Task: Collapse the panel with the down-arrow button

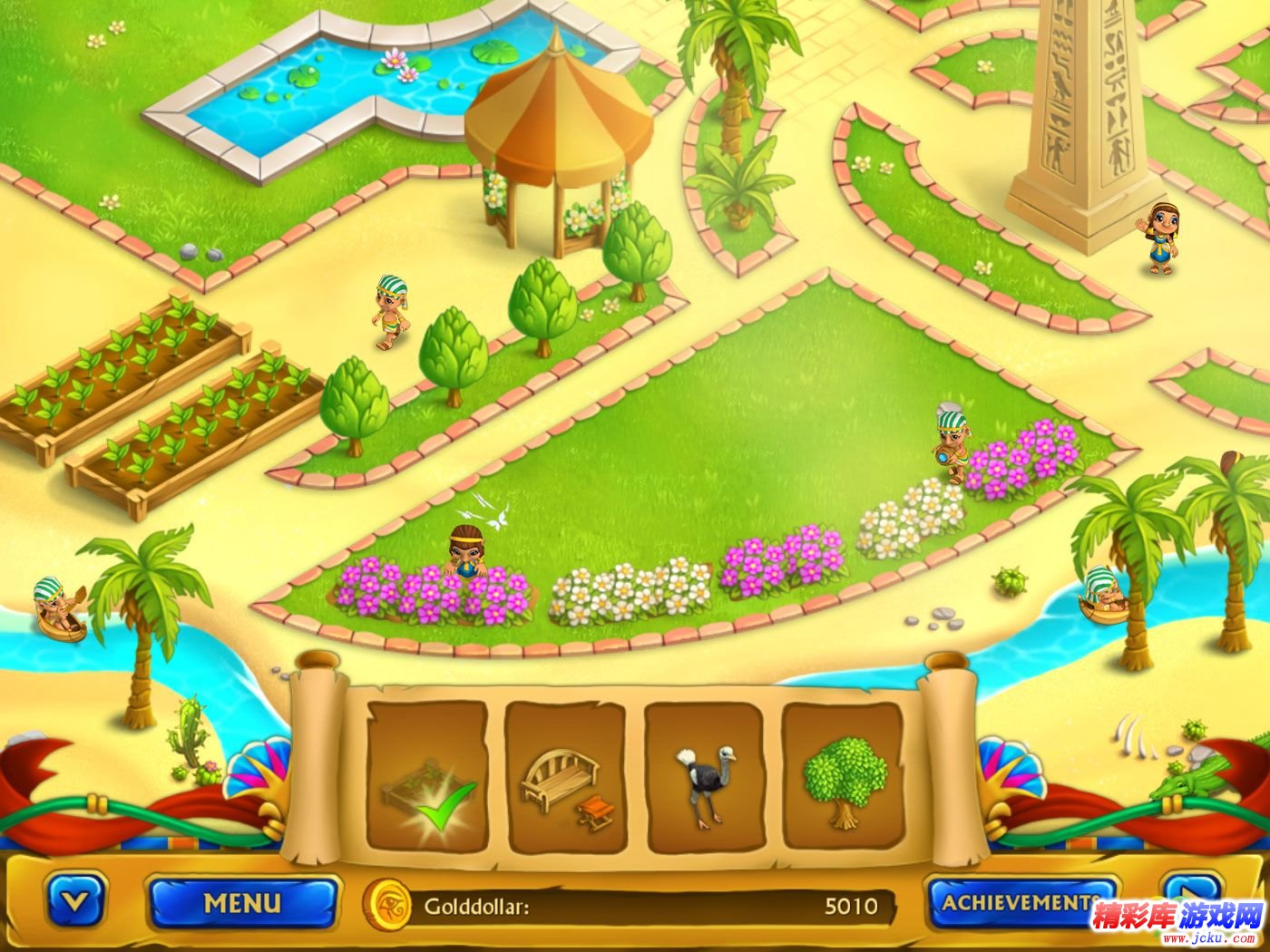Action: click(76, 903)
